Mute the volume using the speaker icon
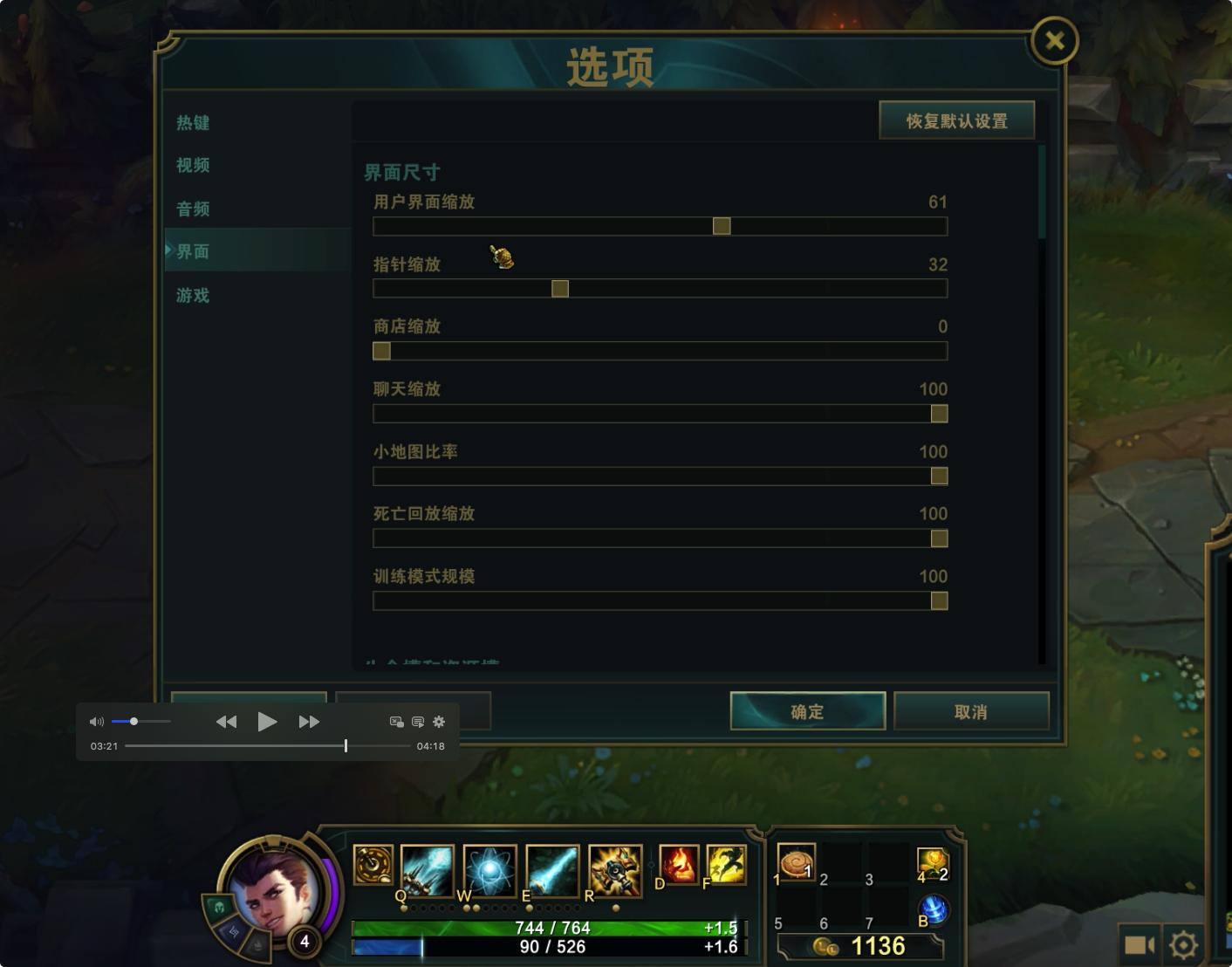The height and width of the screenshot is (967, 1232). tap(96, 721)
